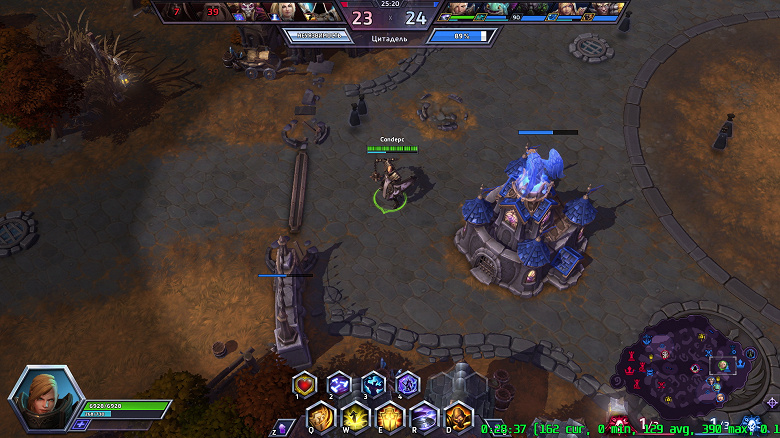Activate the D hooded trait ability
This screenshot has width=780, height=438.
[458, 415]
